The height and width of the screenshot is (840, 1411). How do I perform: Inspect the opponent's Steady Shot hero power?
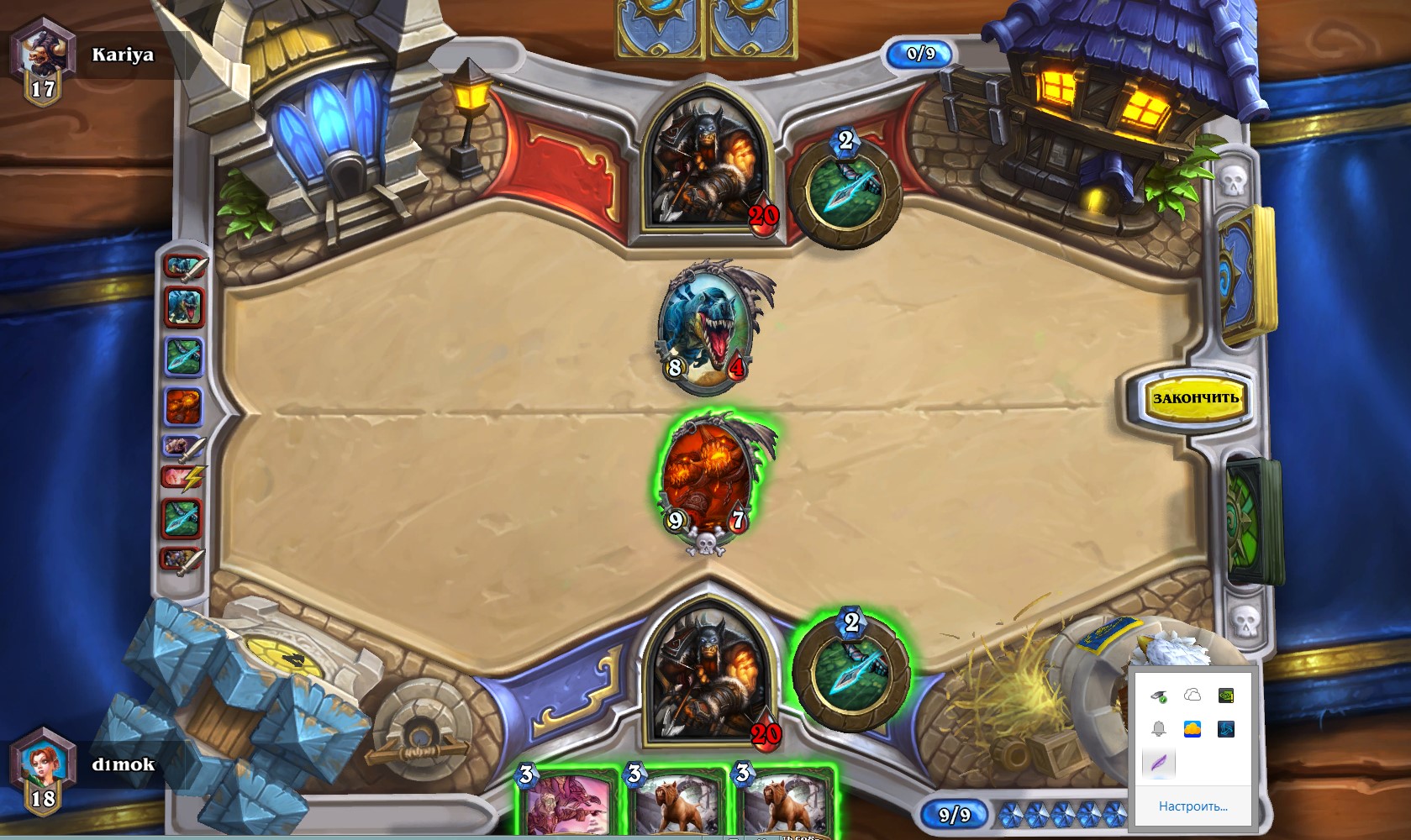tap(846, 191)
